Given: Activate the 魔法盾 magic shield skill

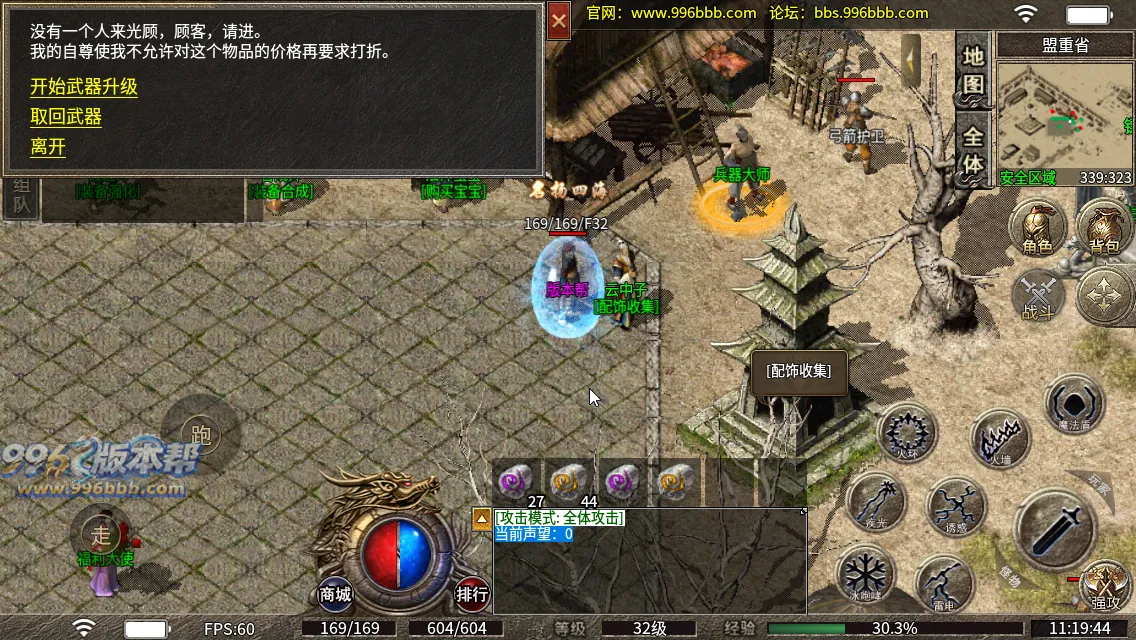Looking at the screenshot, I should coord(1074,405).
